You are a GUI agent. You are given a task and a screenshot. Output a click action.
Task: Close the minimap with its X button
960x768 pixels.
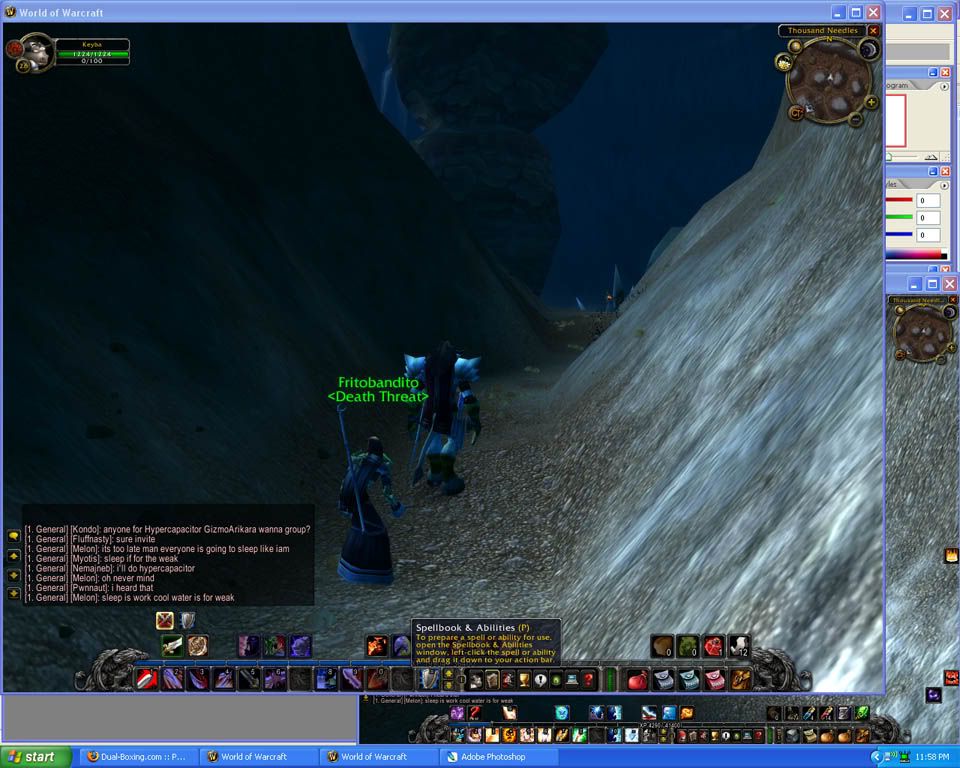(x=873, y=31)
